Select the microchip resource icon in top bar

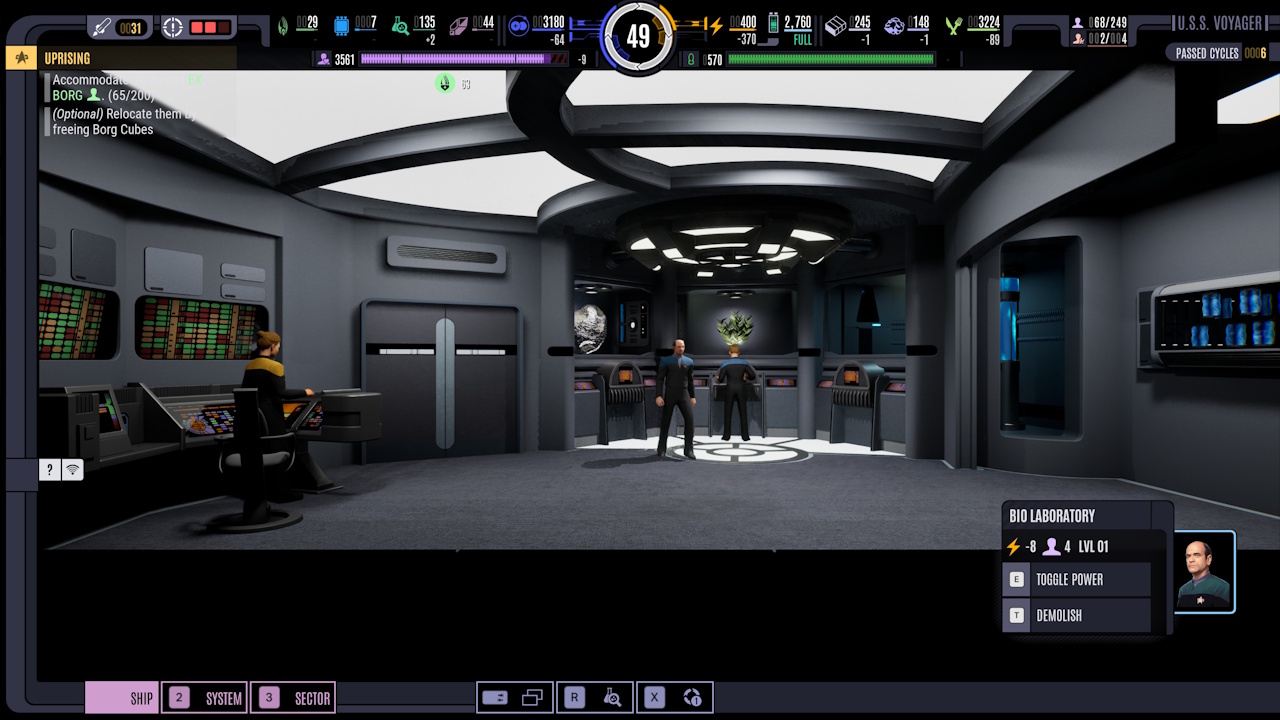(342, 25)
